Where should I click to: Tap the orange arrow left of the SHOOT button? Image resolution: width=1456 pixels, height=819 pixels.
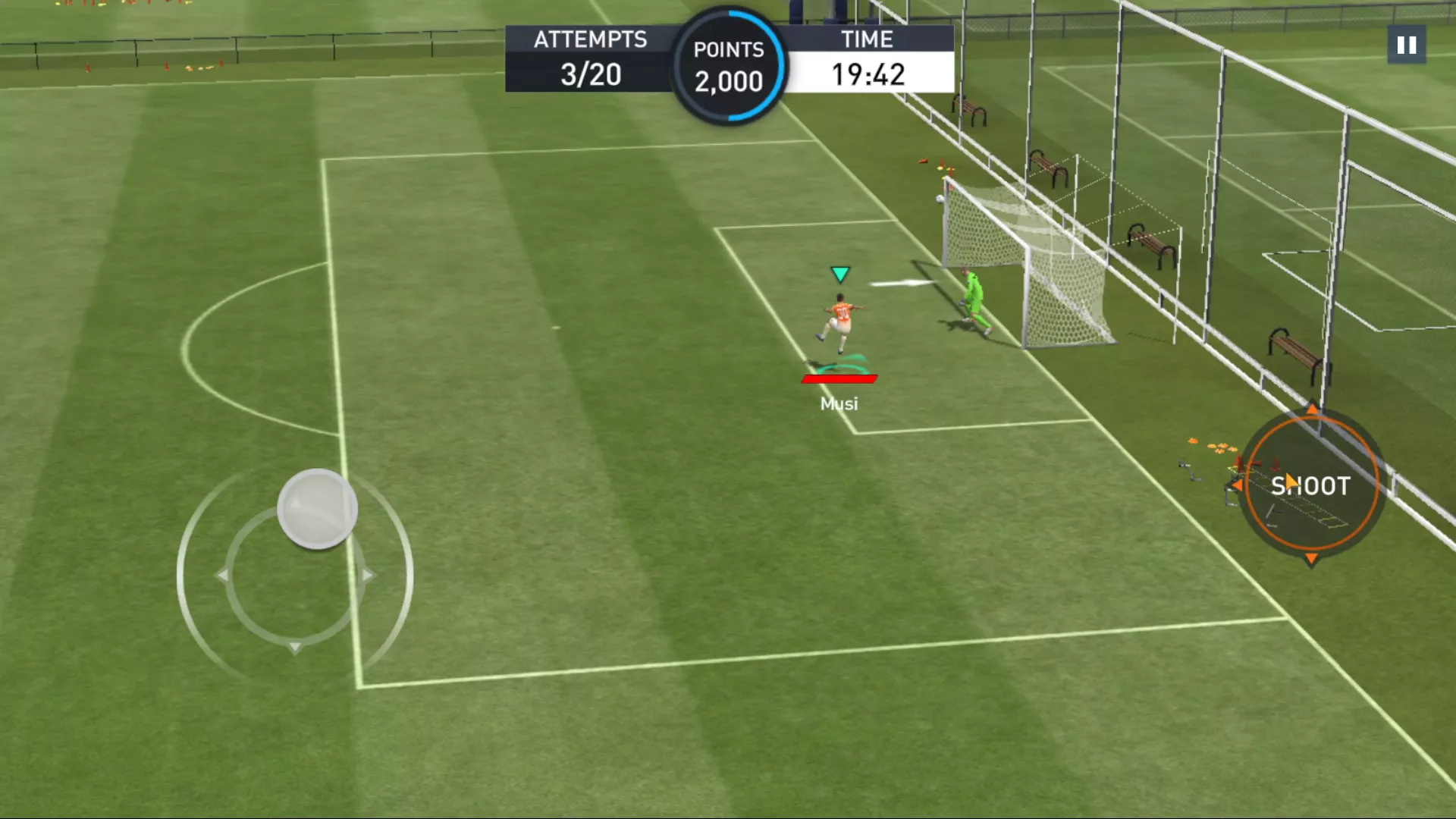coord(1239,486)
